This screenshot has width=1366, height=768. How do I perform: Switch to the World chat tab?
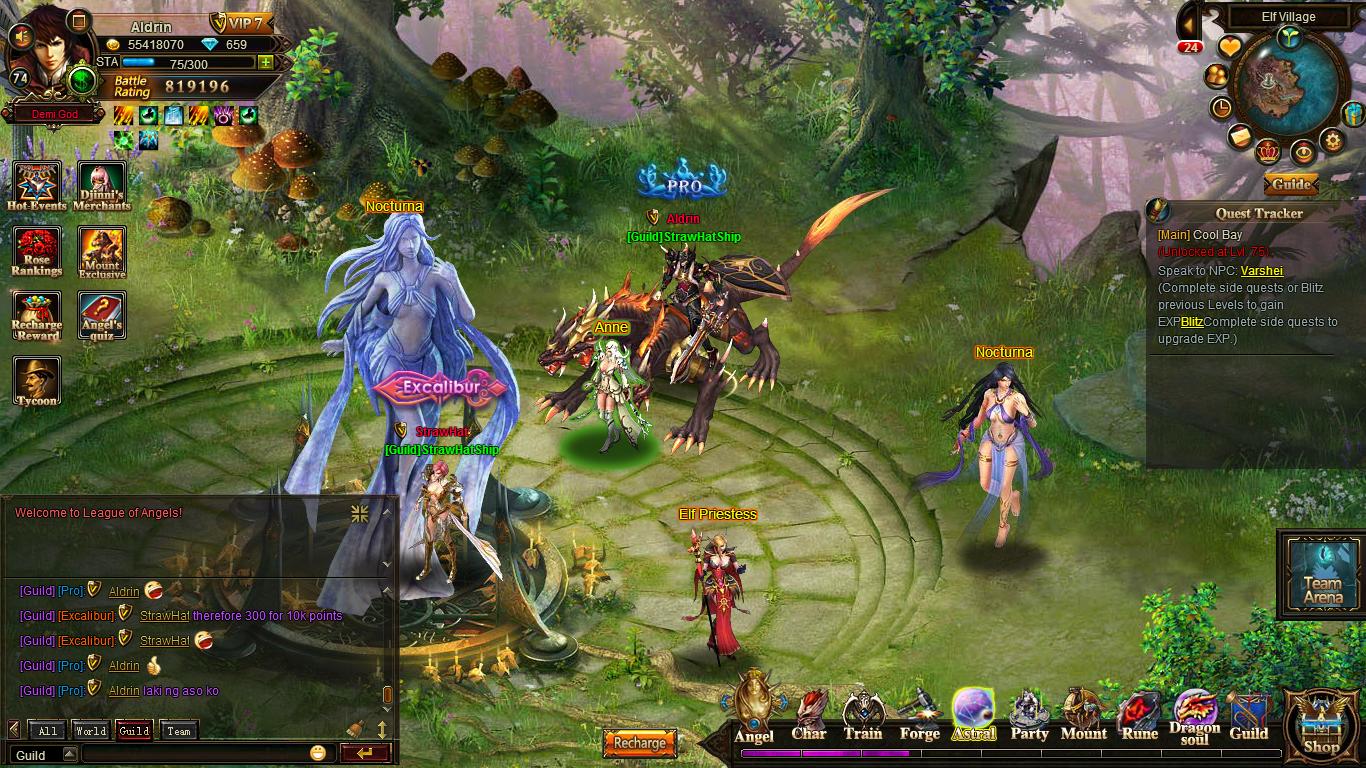(x=91, y=731)
